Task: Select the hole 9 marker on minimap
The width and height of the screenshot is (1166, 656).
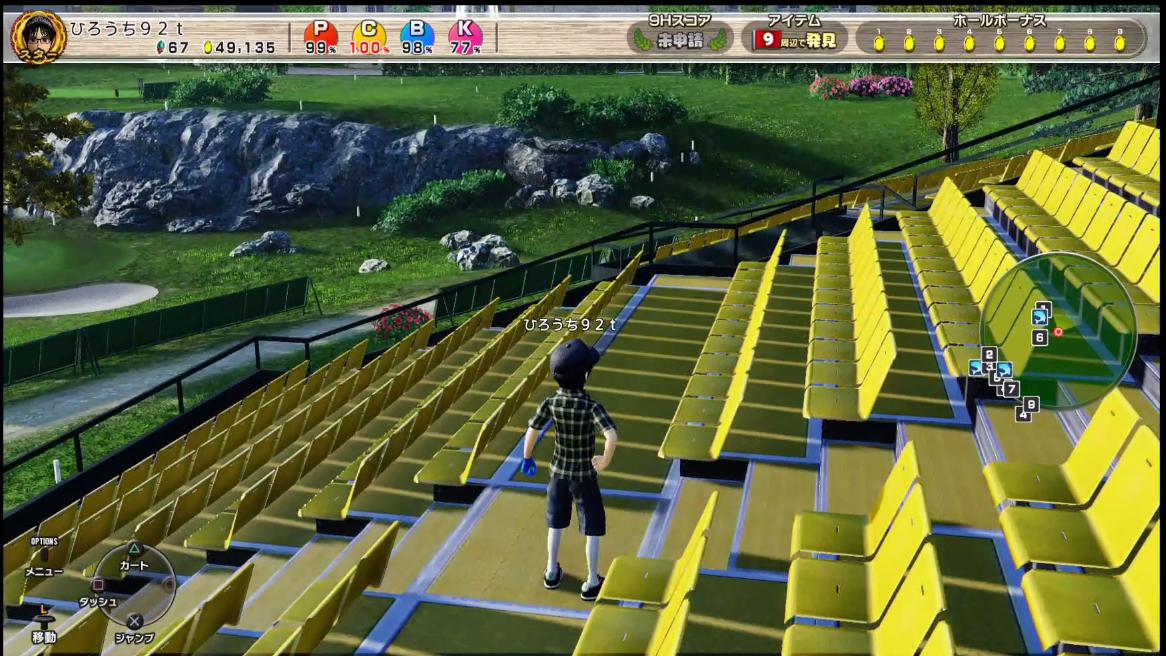Action: click(x=1032, y=403)
